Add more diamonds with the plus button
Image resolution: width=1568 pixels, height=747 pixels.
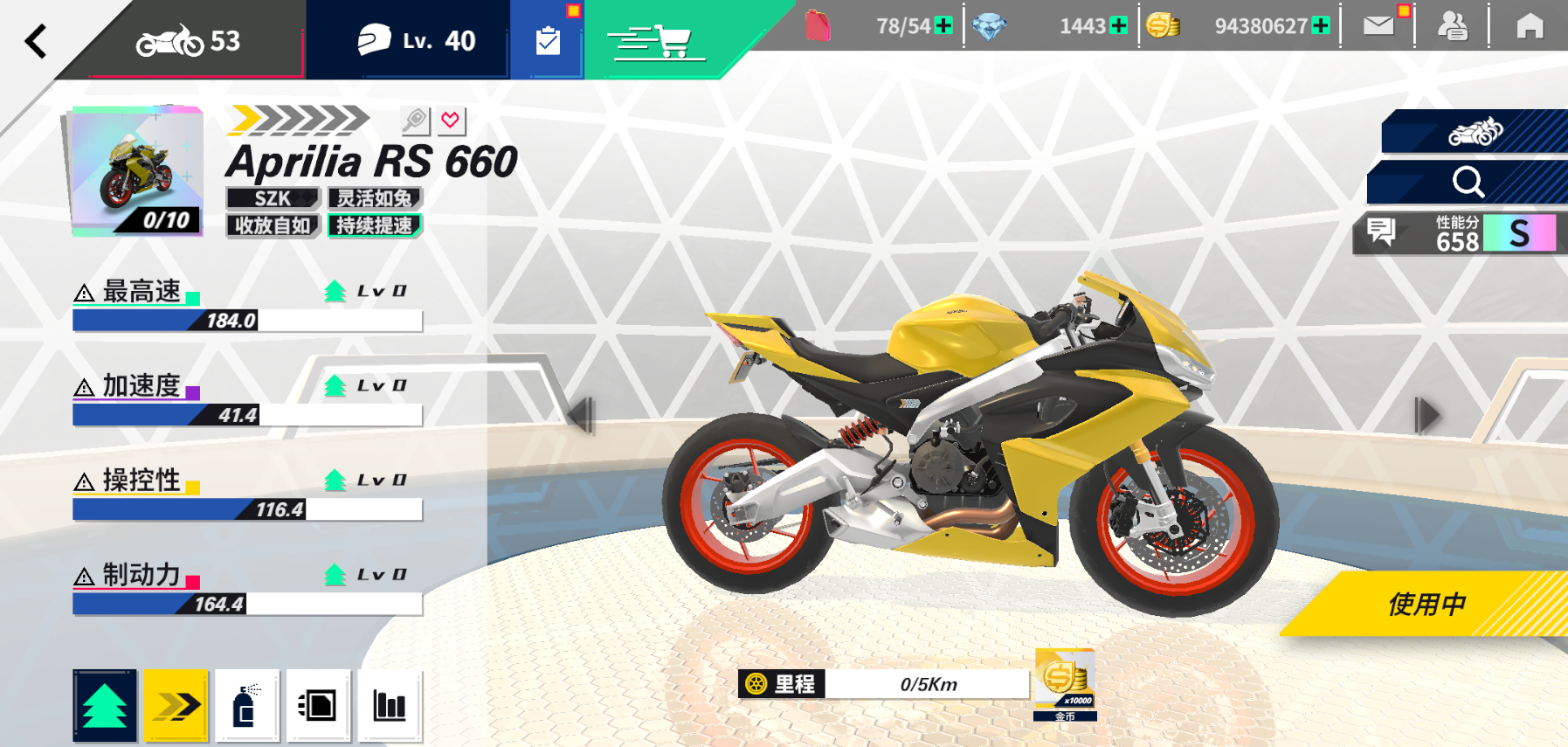[x=1118, y=26]
